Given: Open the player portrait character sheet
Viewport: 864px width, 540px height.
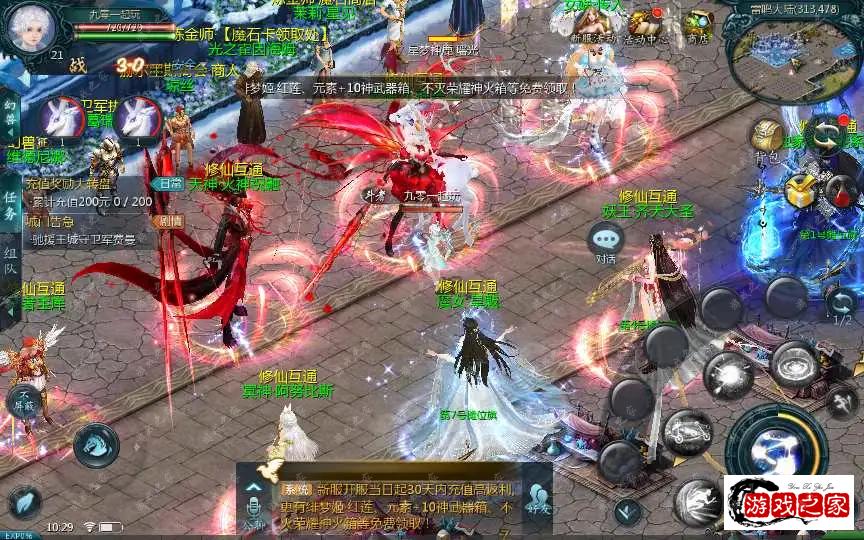Looking at the screenshot, I should pyautogui.click(x=27, y=29).
